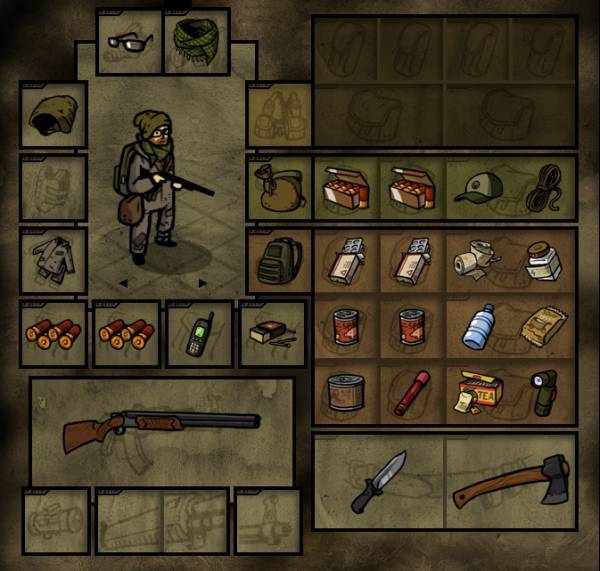Select the red flare stick
Screen dimensions: 600x571
[x=411, y=391]
